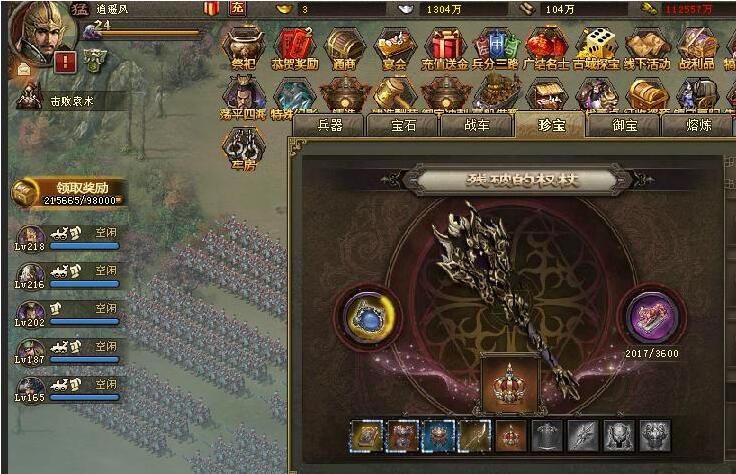Open the 兵分三路 banner icon
The width and height of the screenshot is (736, 474).
[495, 45]
